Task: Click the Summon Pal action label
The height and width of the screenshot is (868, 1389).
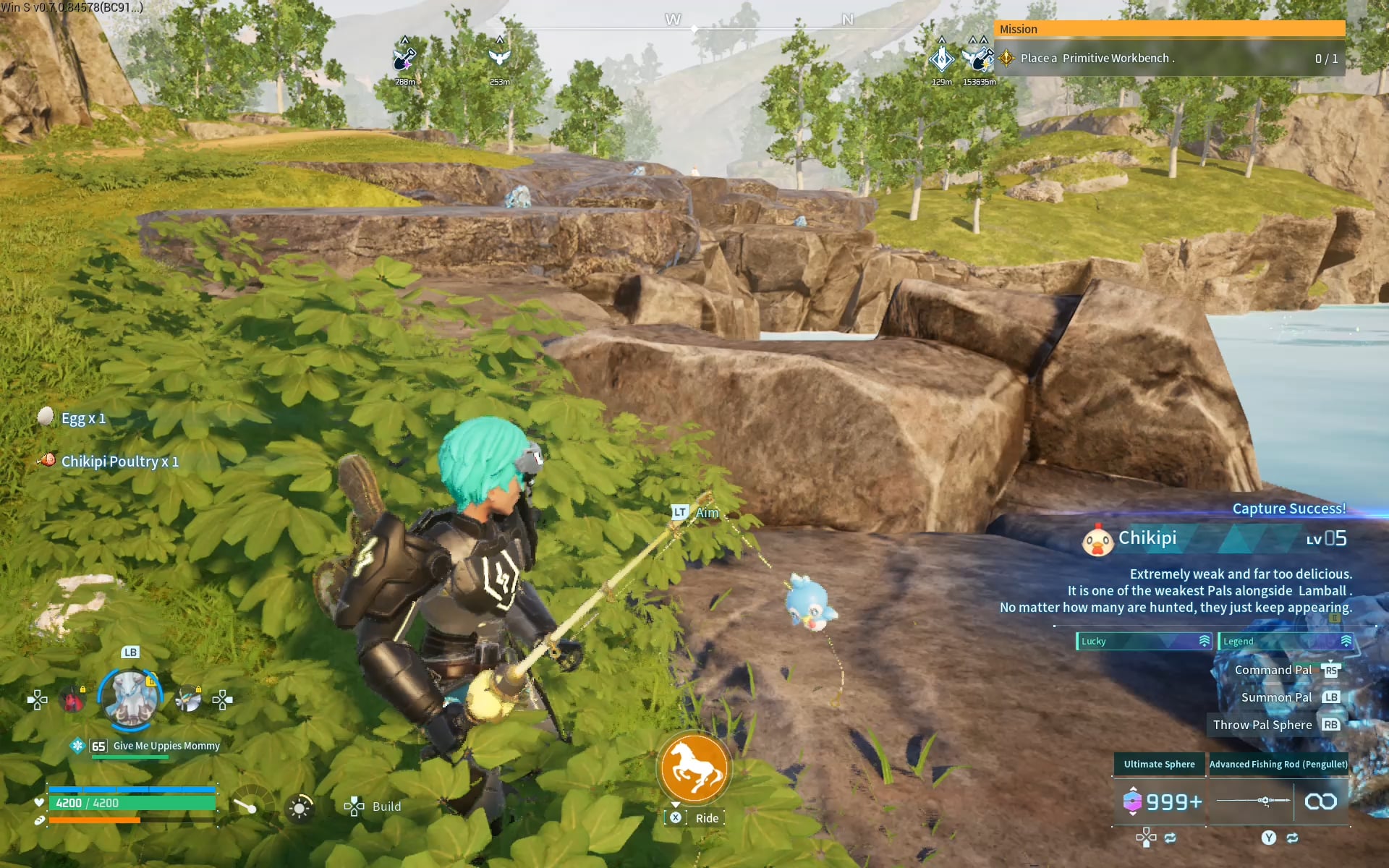Action: click(1276, 697)
